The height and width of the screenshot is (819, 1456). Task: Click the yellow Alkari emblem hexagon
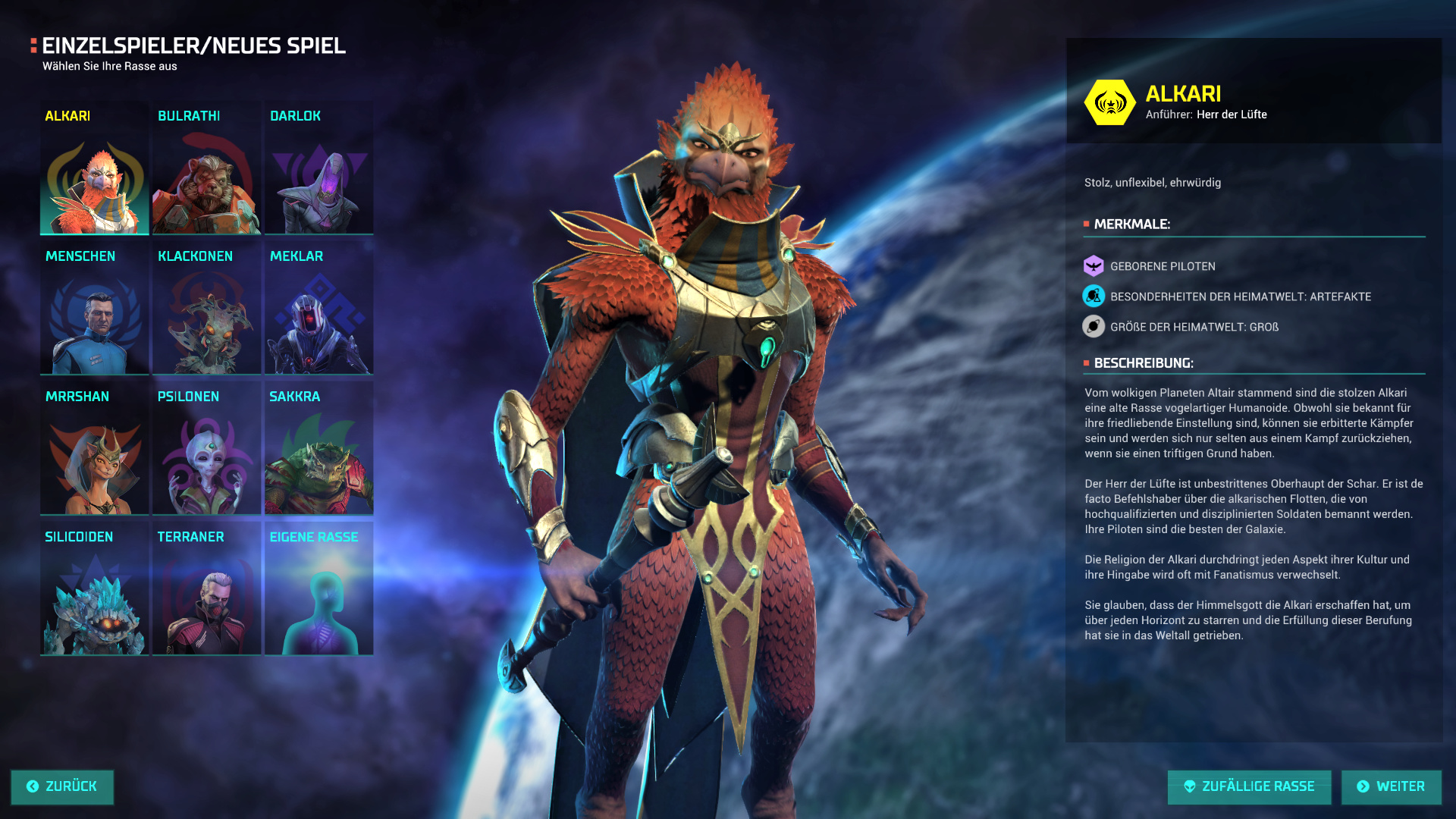tap(1109, 102)
